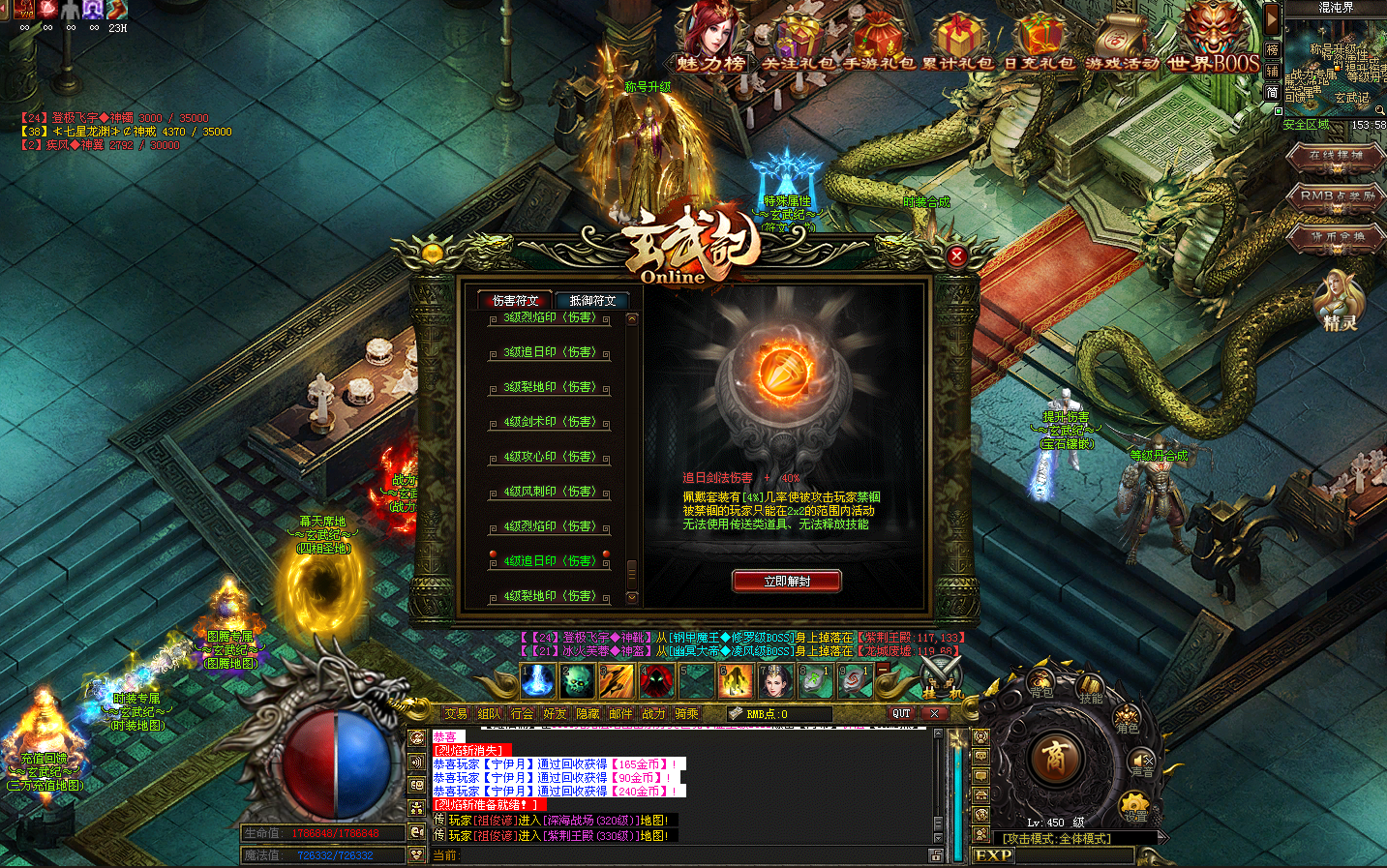The image size is (1387, 868).
Task: Select the 伤害符文 damage rune tab
Action: pos(514,301)
